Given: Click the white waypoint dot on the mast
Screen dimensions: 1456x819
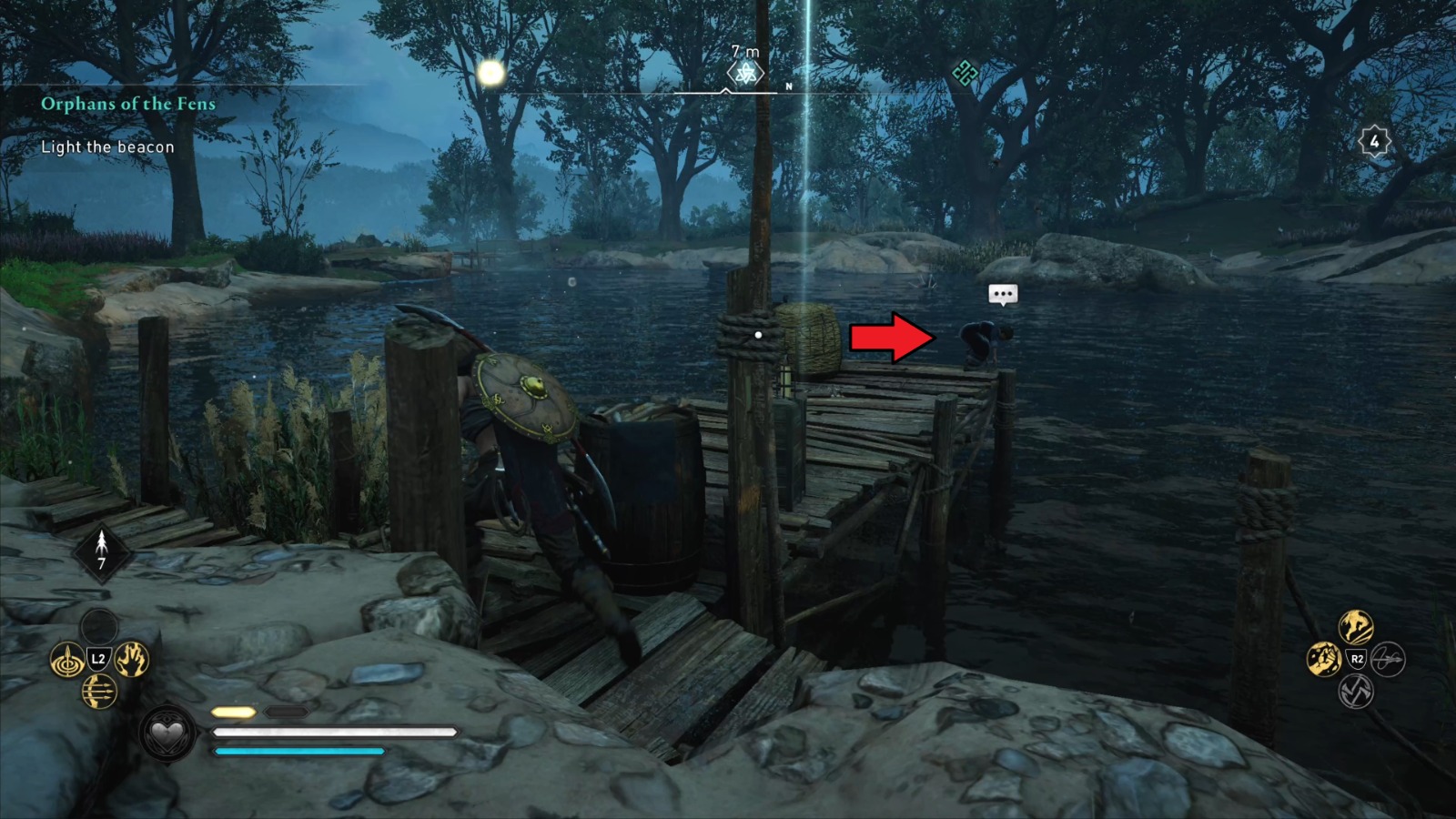Looking at the screenshot, I should (x=759, y=333).
